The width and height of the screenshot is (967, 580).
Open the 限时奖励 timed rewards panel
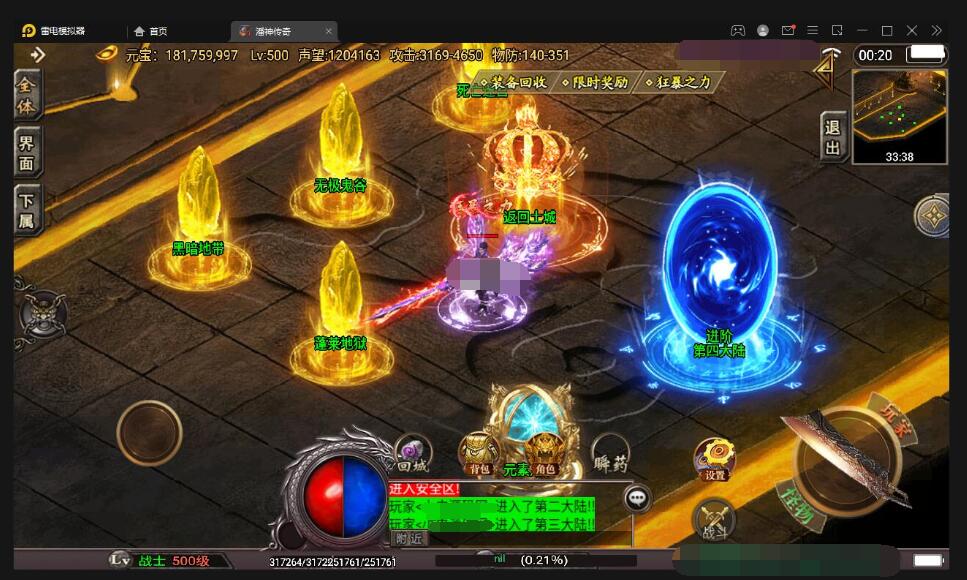tap(595, 82)
